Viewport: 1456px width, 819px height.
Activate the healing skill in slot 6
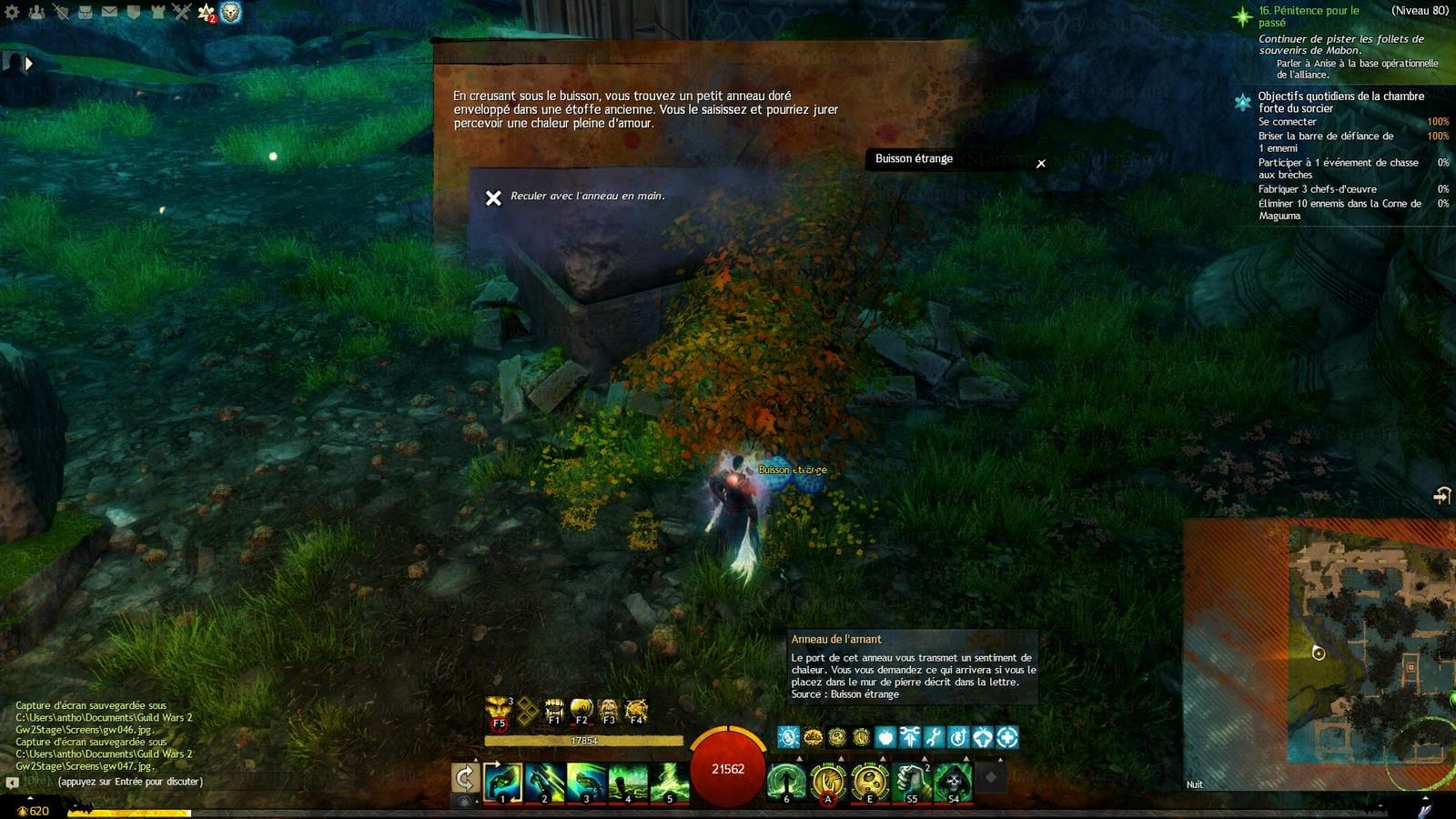786,782
